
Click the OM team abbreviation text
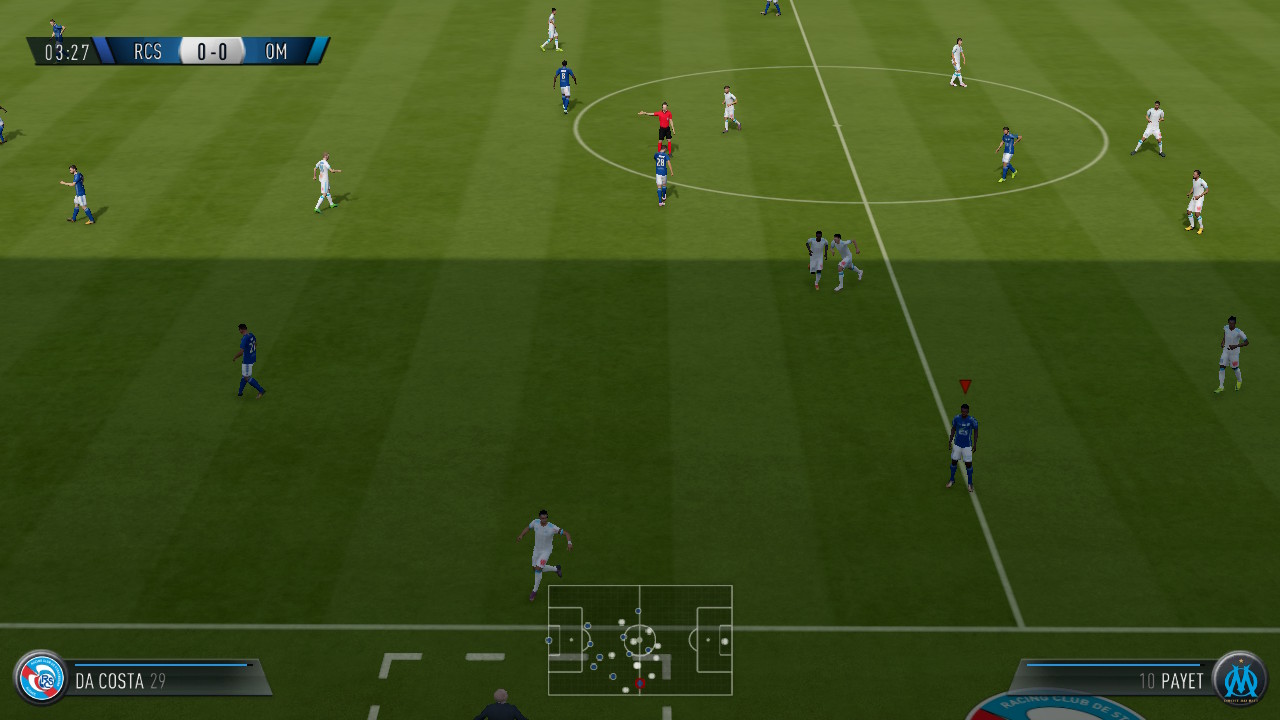(276, 52)
